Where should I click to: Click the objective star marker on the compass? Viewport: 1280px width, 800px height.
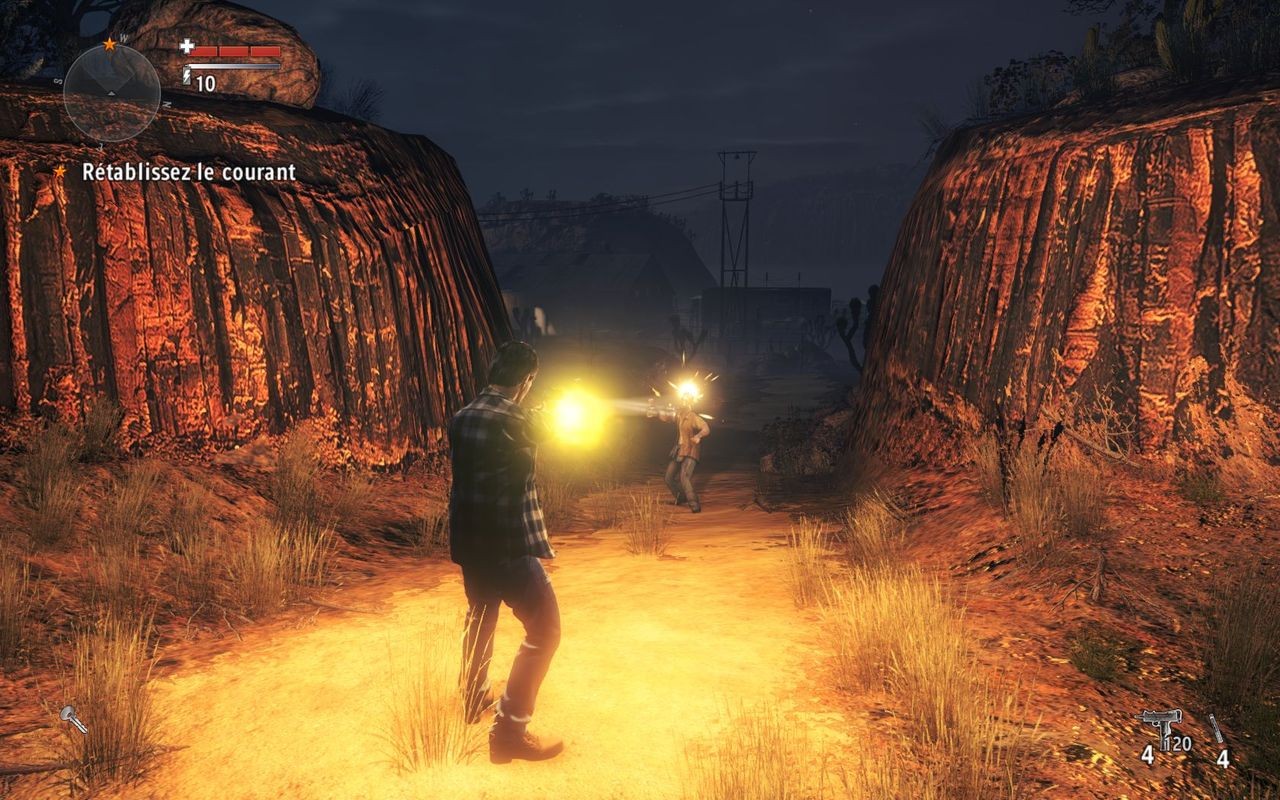point(110,45)
